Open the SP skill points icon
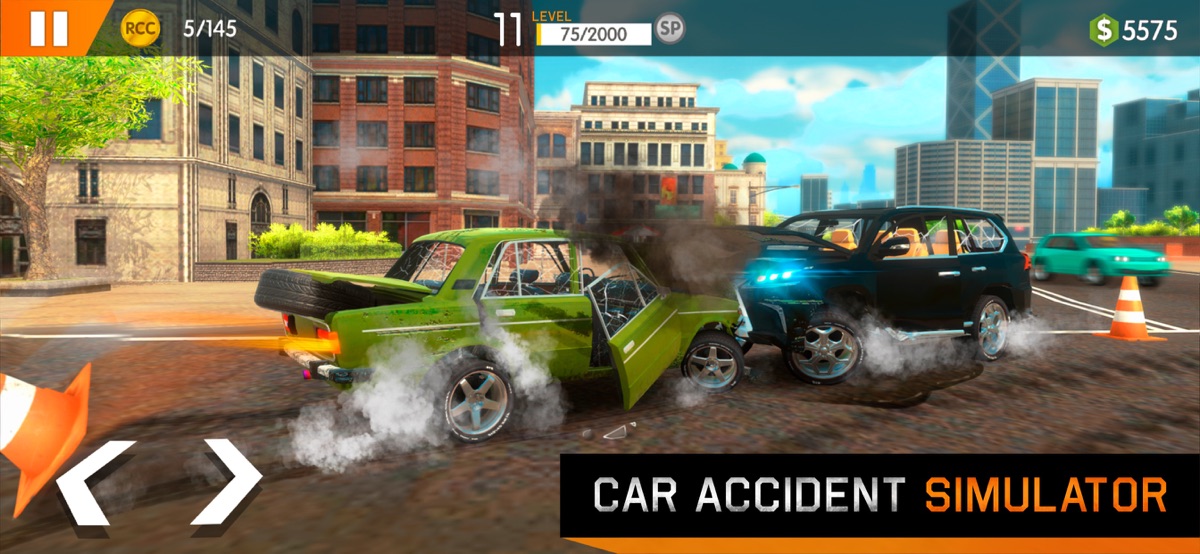The image size is (1200, 554). [670, 29]
